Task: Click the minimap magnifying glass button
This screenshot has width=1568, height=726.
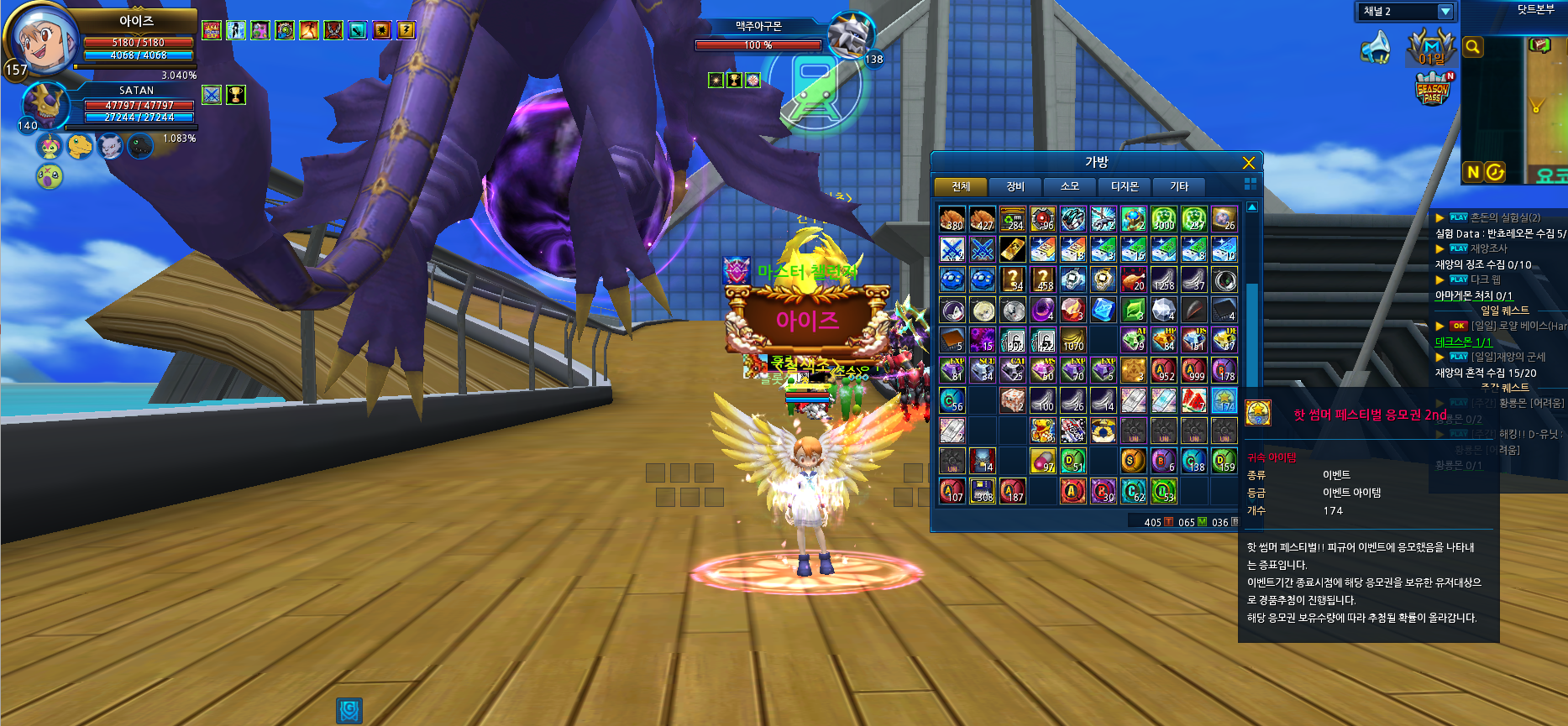Action: tap(1472, 48)
